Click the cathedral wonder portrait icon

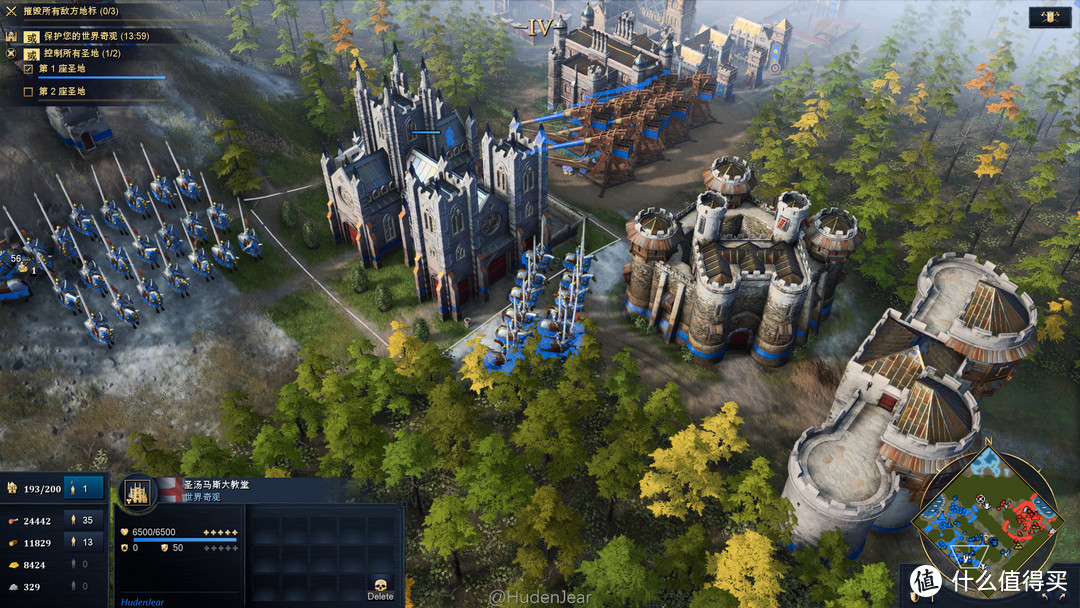tap(136, 491)
